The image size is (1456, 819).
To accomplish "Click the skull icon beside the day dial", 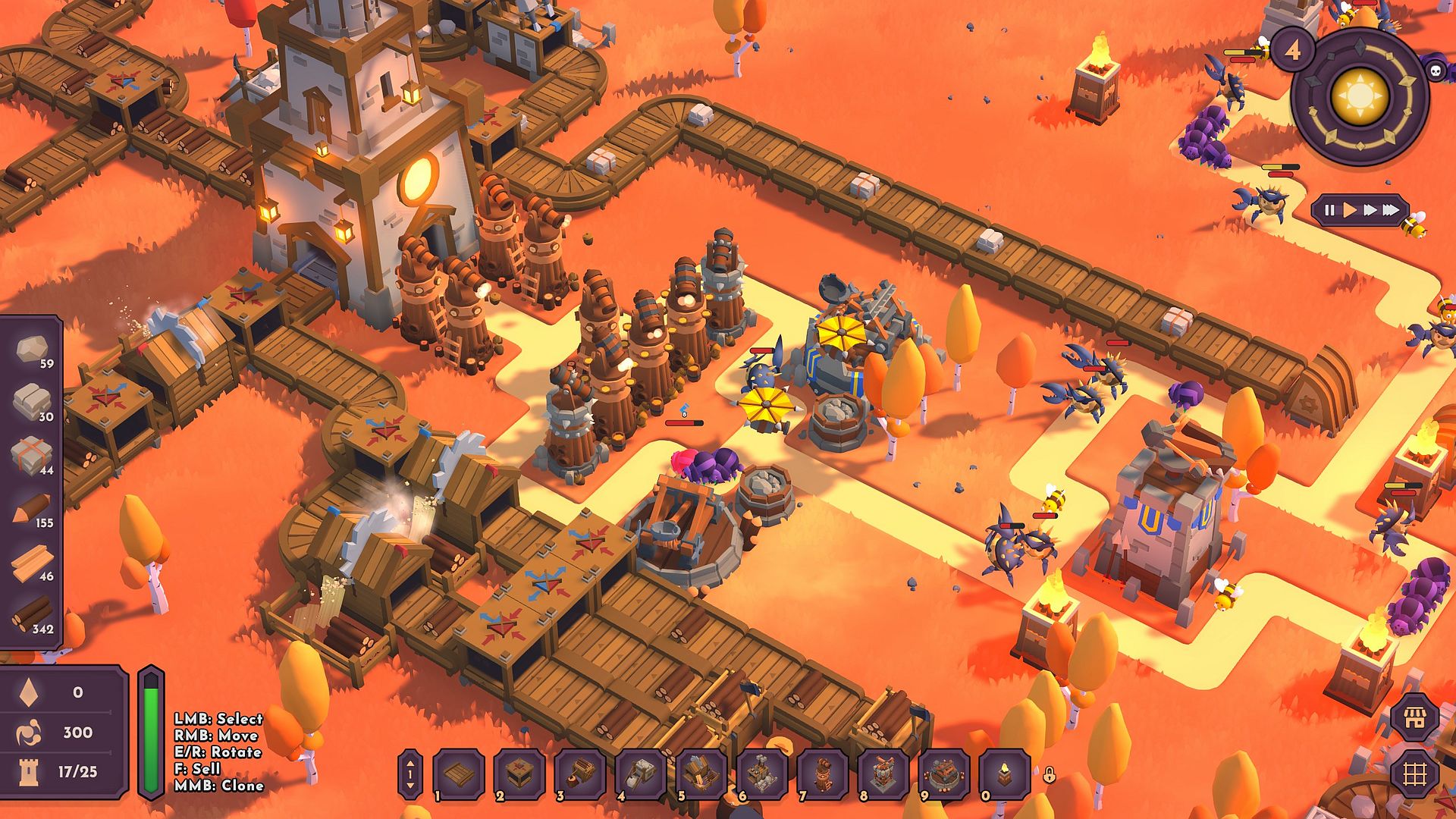I will (1435, 71).
